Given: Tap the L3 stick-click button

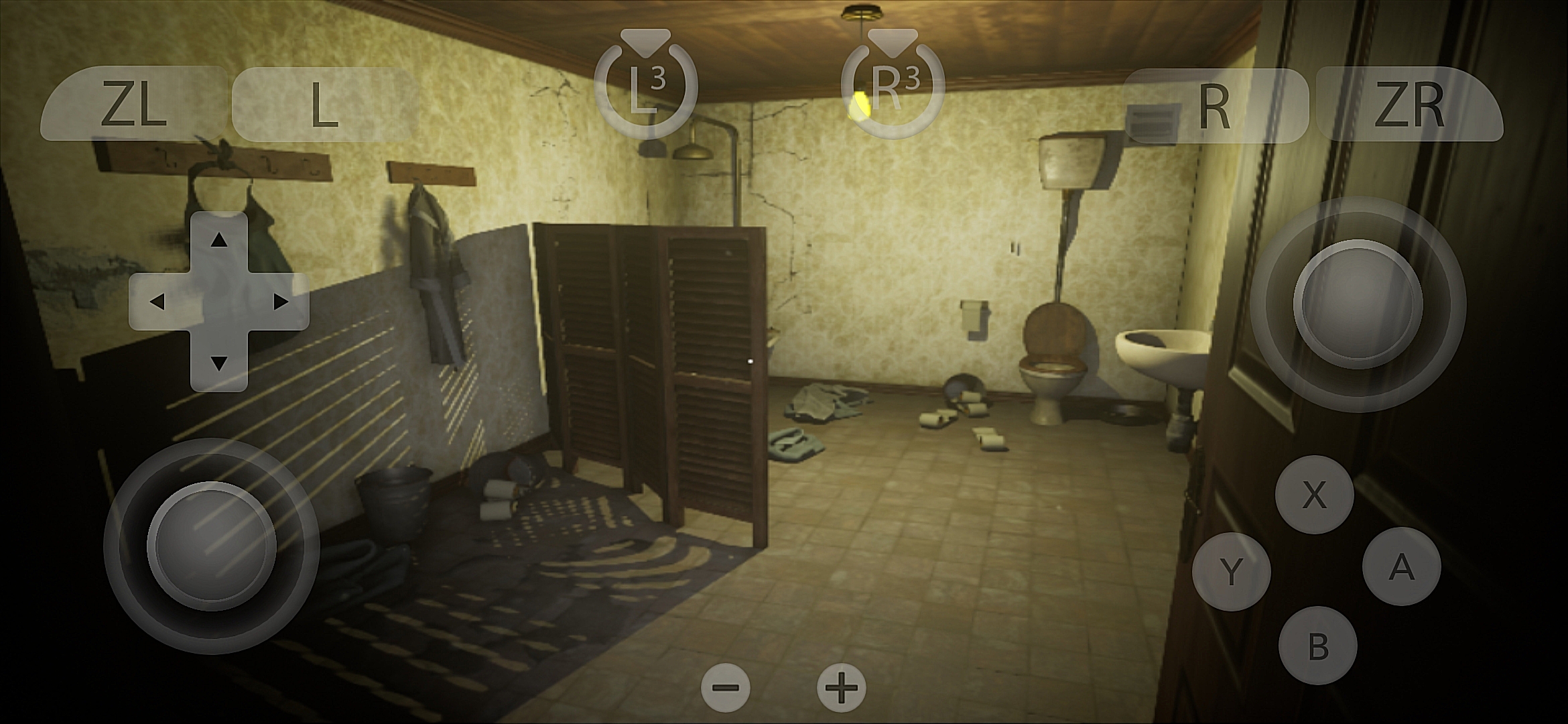Looking at the screenshot, I should point(646,87).
